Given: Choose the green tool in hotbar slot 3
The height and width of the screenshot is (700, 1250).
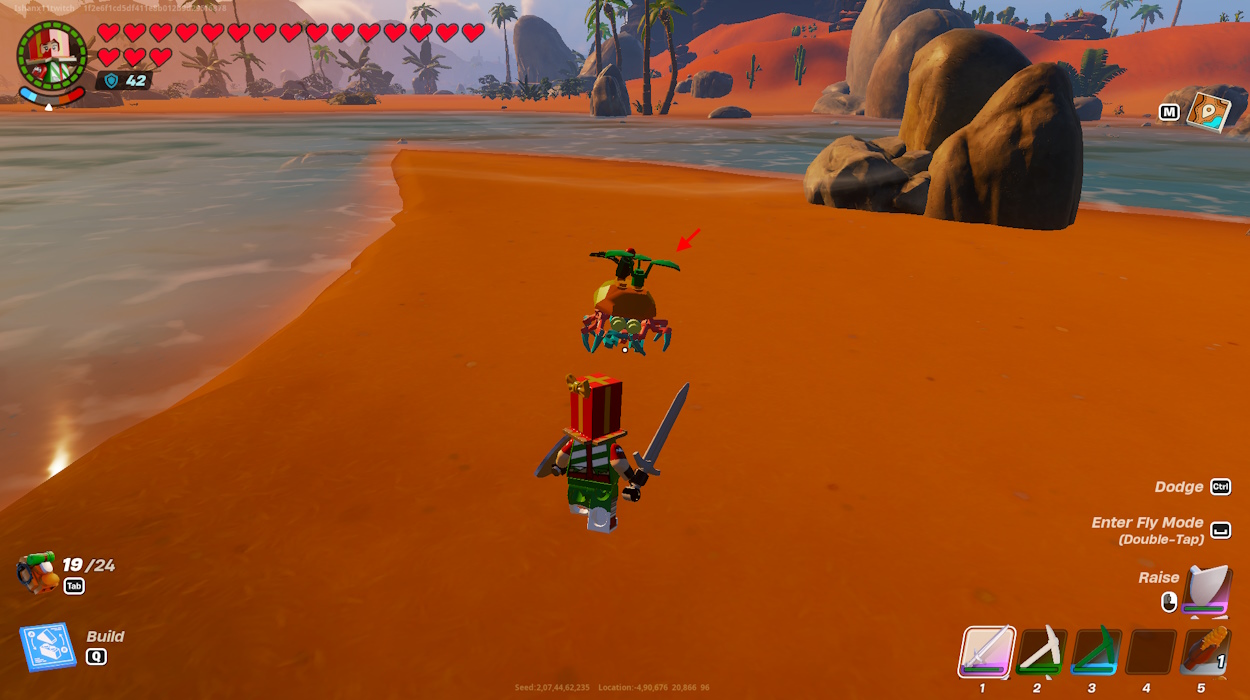Looking at the screenshot, I should (1096, 652).
